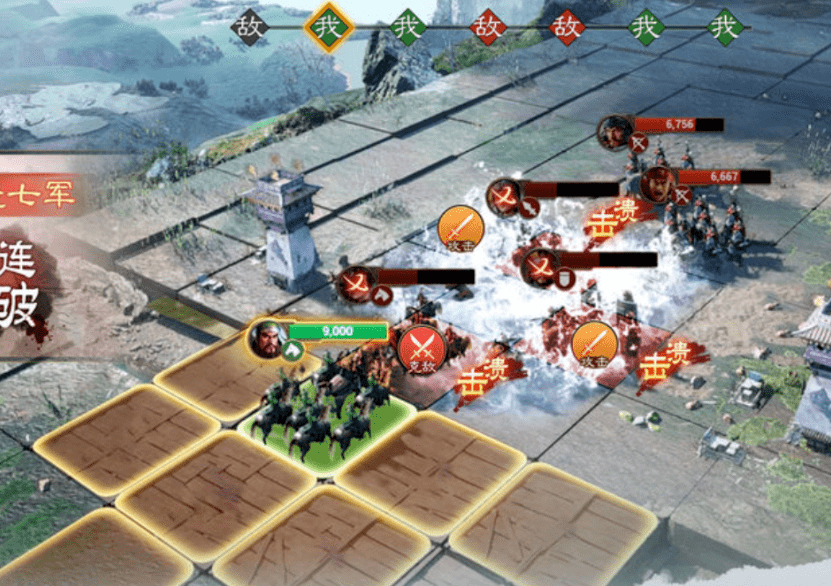Click the gray 敌 turn-order marker
831x586 pixels.
pyautogui.click(x=251, y=27)
